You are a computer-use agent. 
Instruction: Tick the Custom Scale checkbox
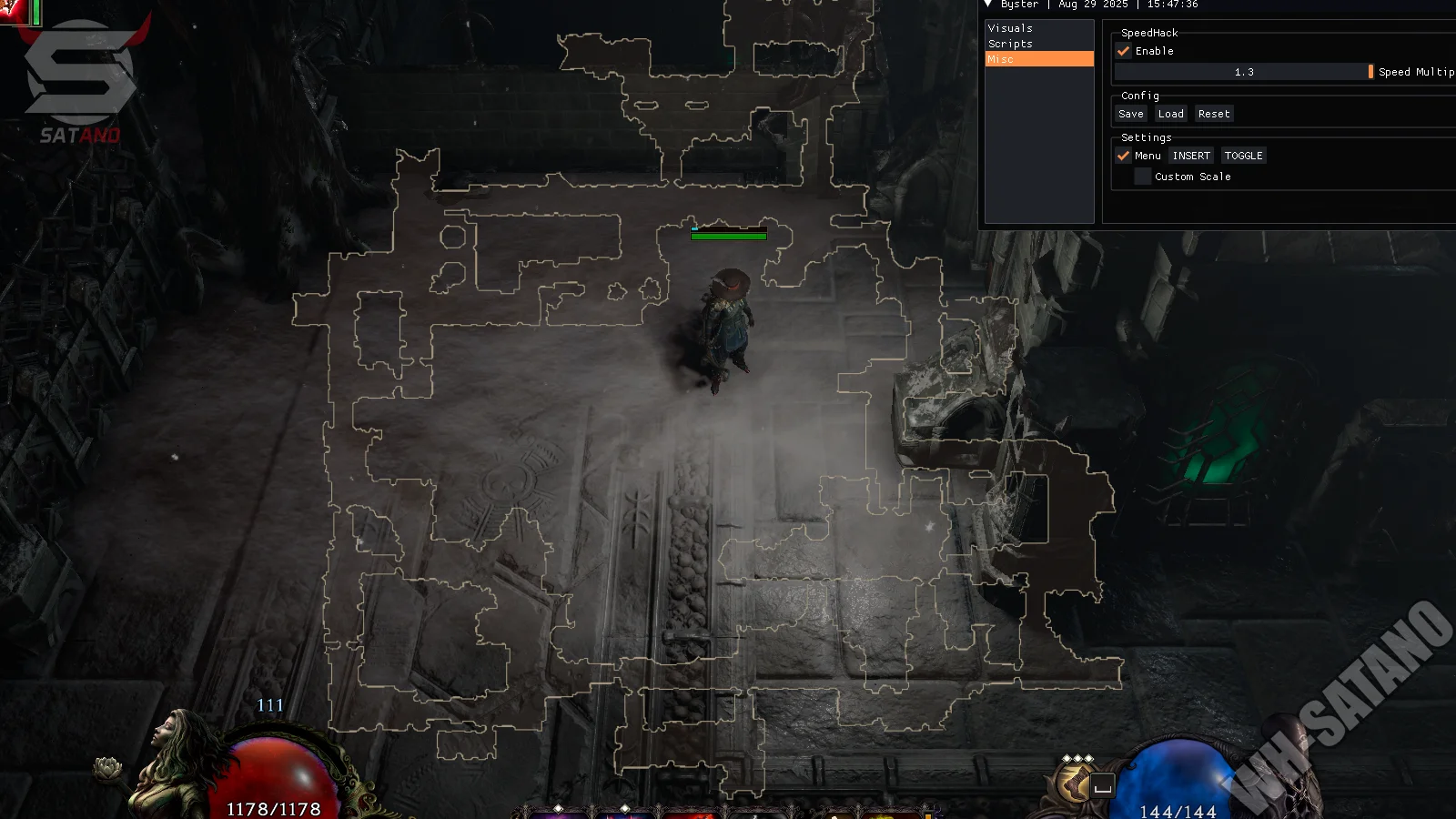tap(1143, 177)
